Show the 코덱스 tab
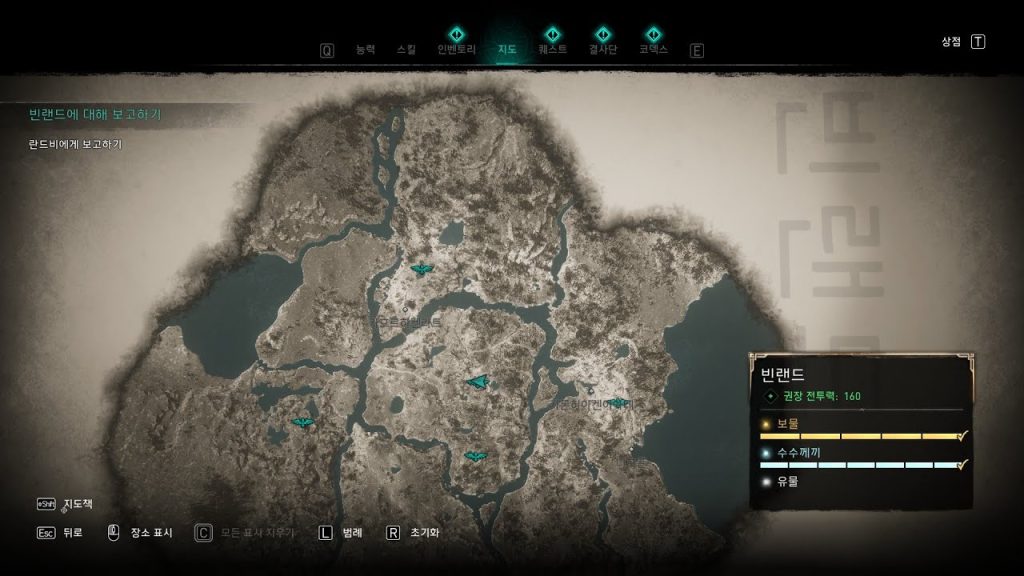The width and height of the screenshot is (1024, 576). click(653, 49)
